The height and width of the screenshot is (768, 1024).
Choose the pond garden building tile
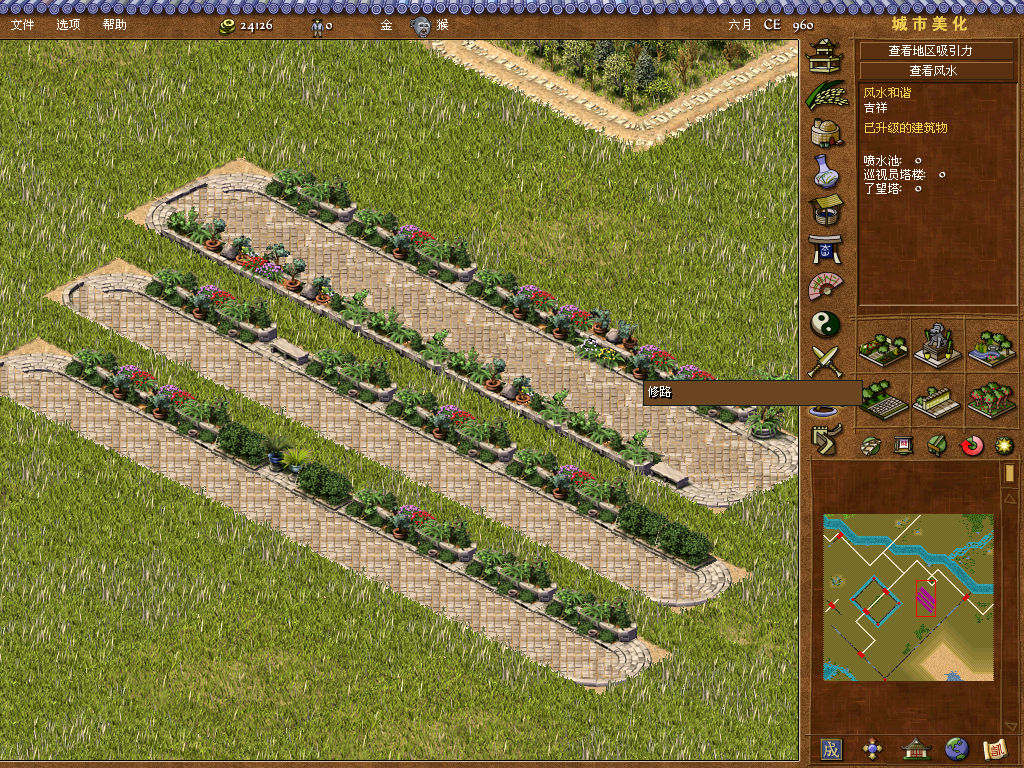pos(991,344)
